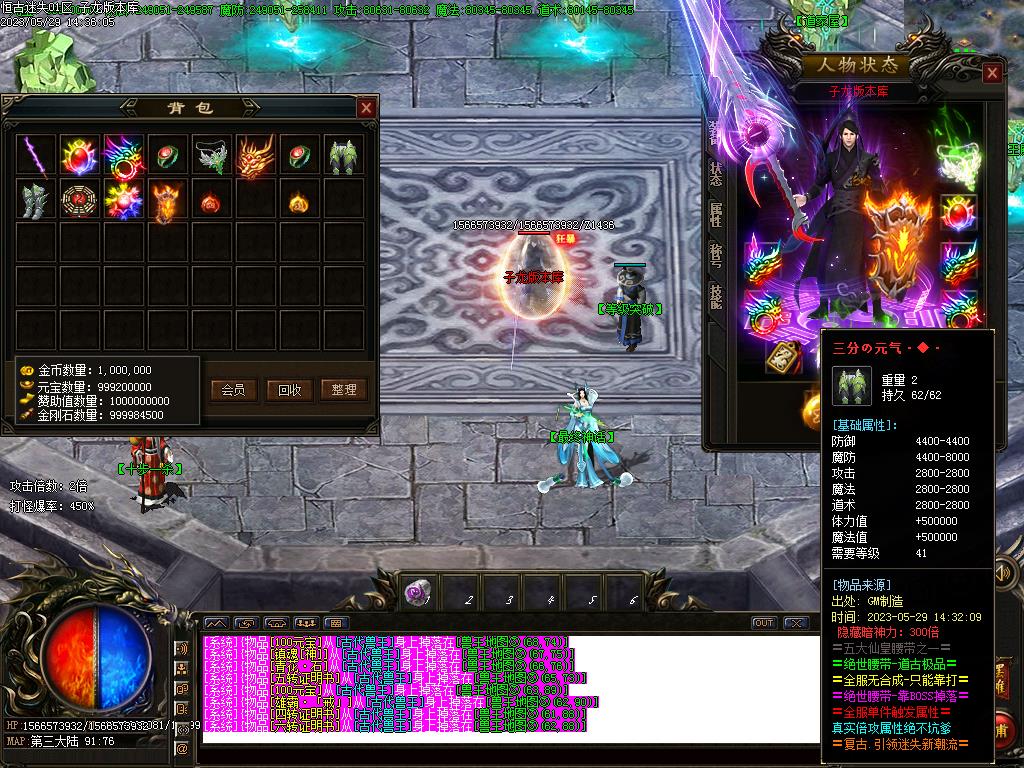
Task: Select the bagua trigram item in the bag
Action: 81,200
